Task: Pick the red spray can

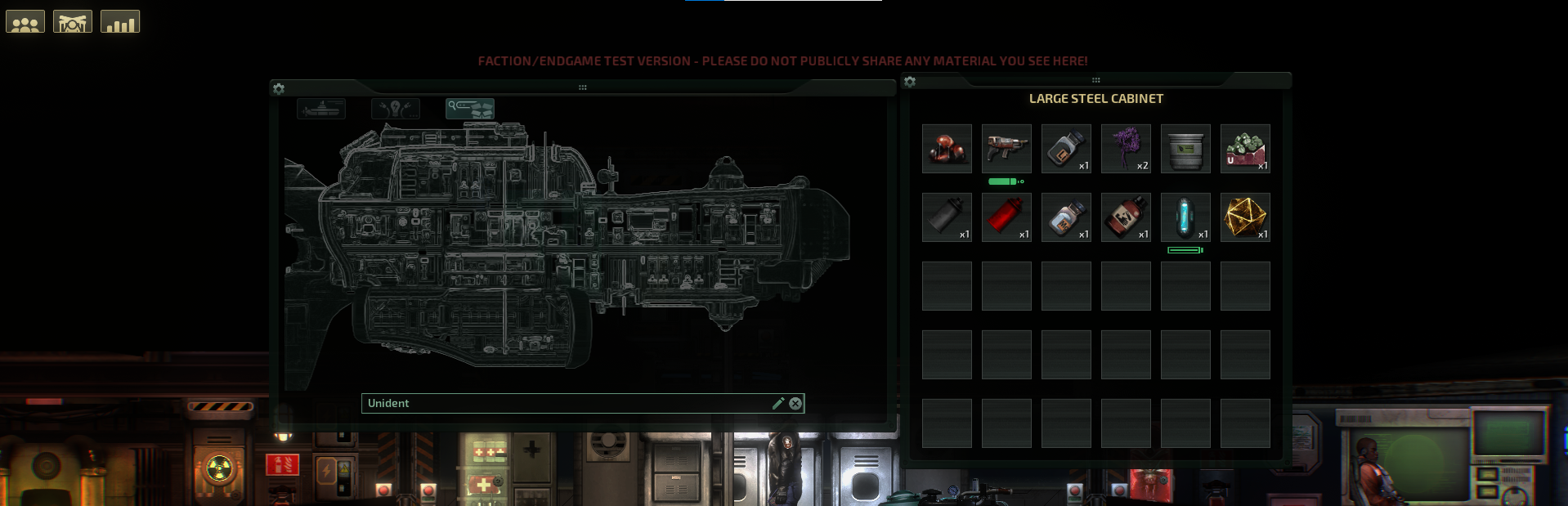Action: [x=1006, y=217]
